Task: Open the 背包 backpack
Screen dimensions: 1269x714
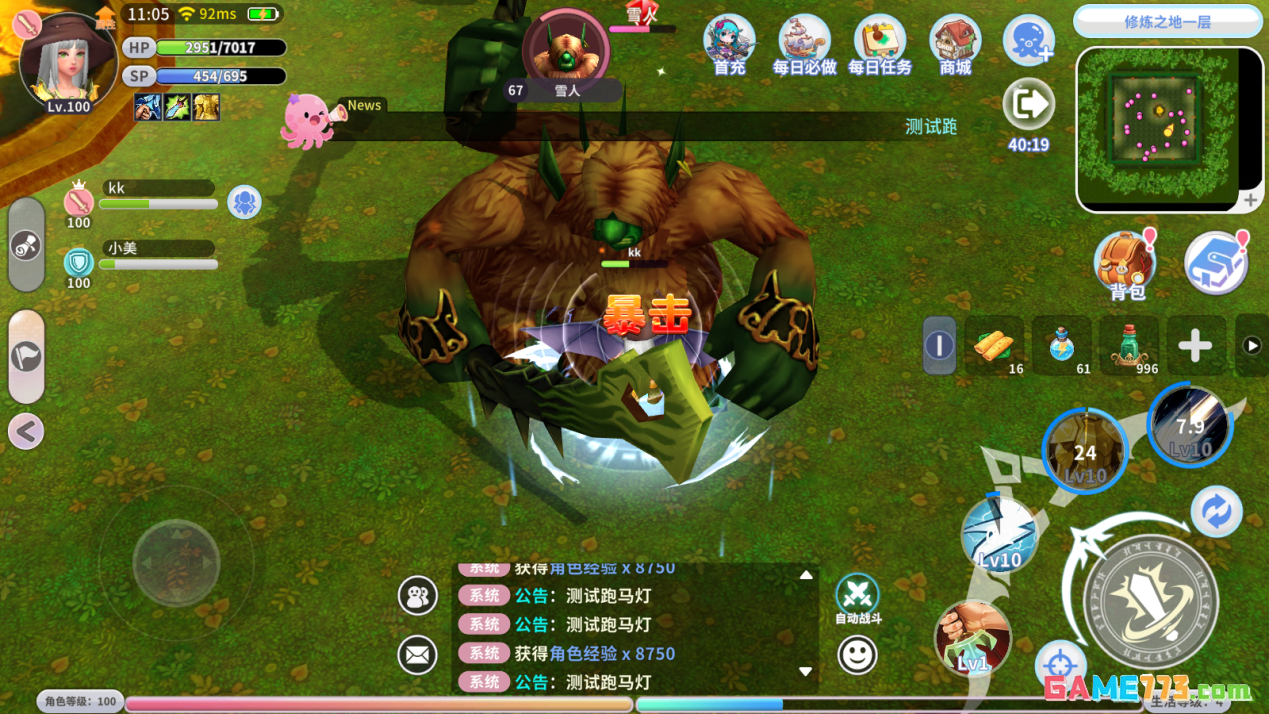Action: tap(1126, 264)
